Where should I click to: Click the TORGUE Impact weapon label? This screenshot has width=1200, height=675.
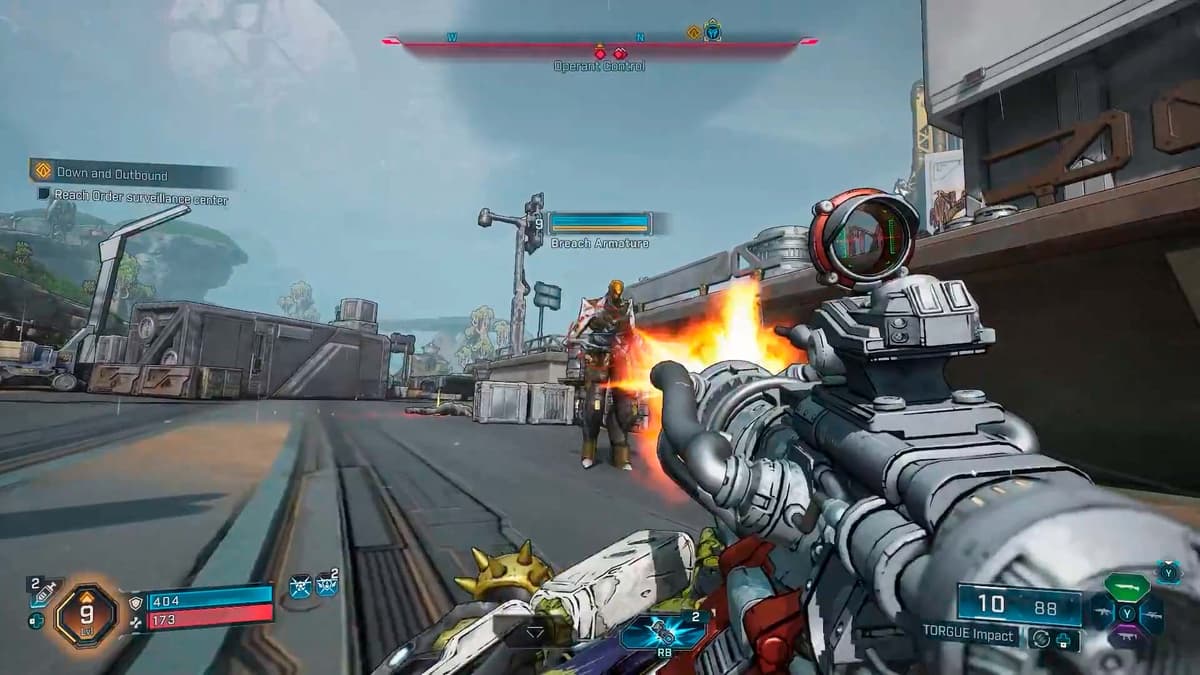click(x=970, y=635)
